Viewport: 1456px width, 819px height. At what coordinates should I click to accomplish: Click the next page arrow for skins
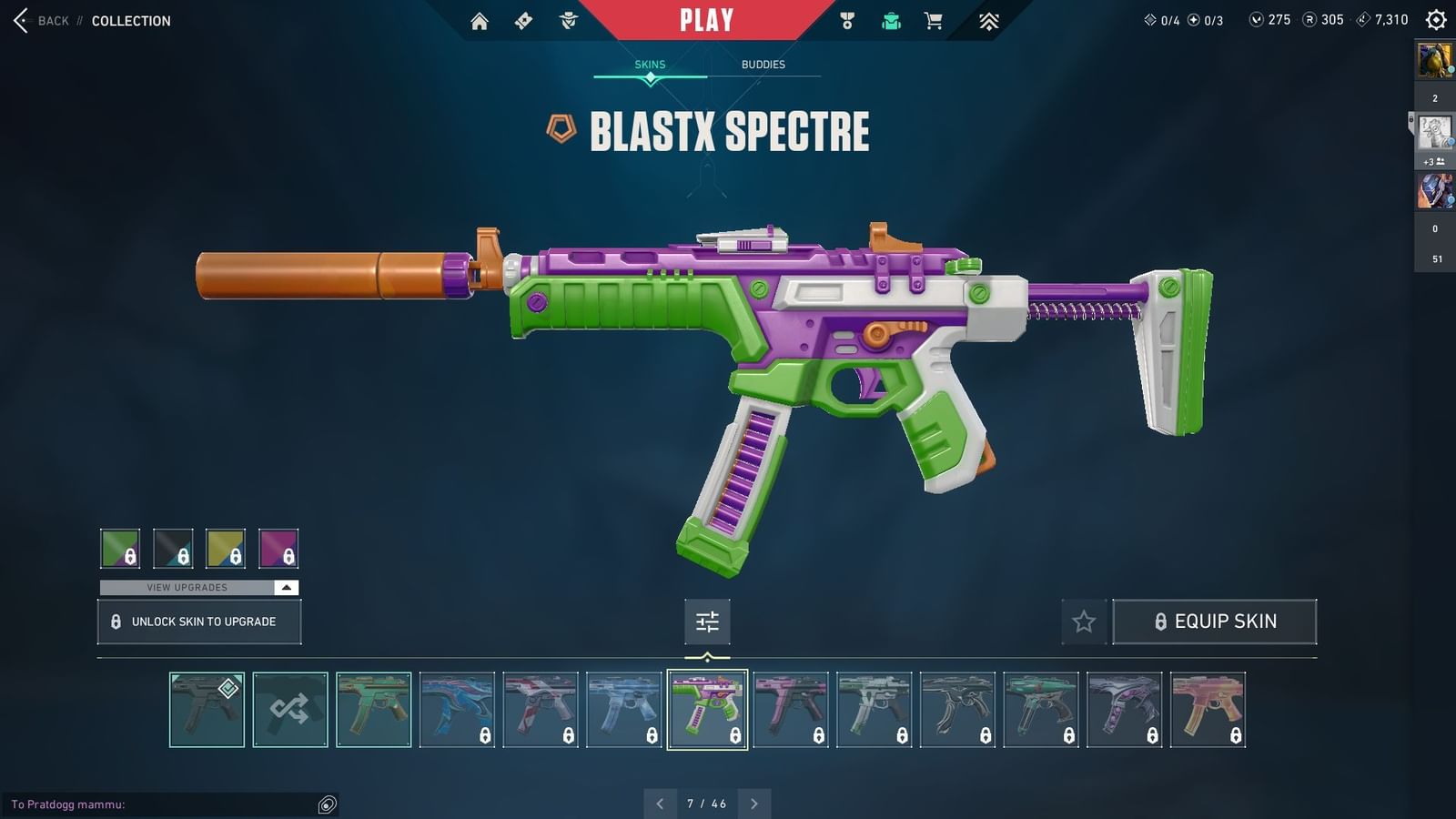tap(753, 804)
